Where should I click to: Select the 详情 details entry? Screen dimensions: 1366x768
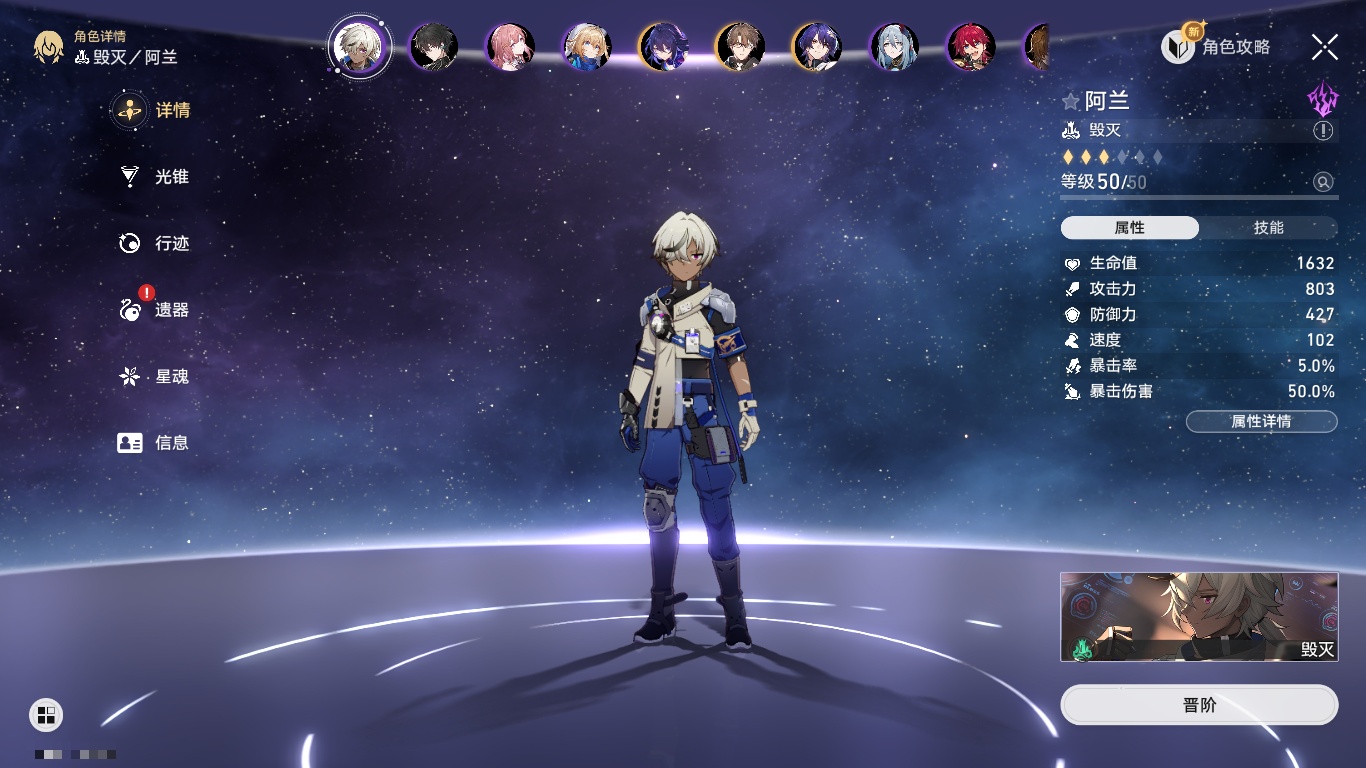(x=154, y=110)
